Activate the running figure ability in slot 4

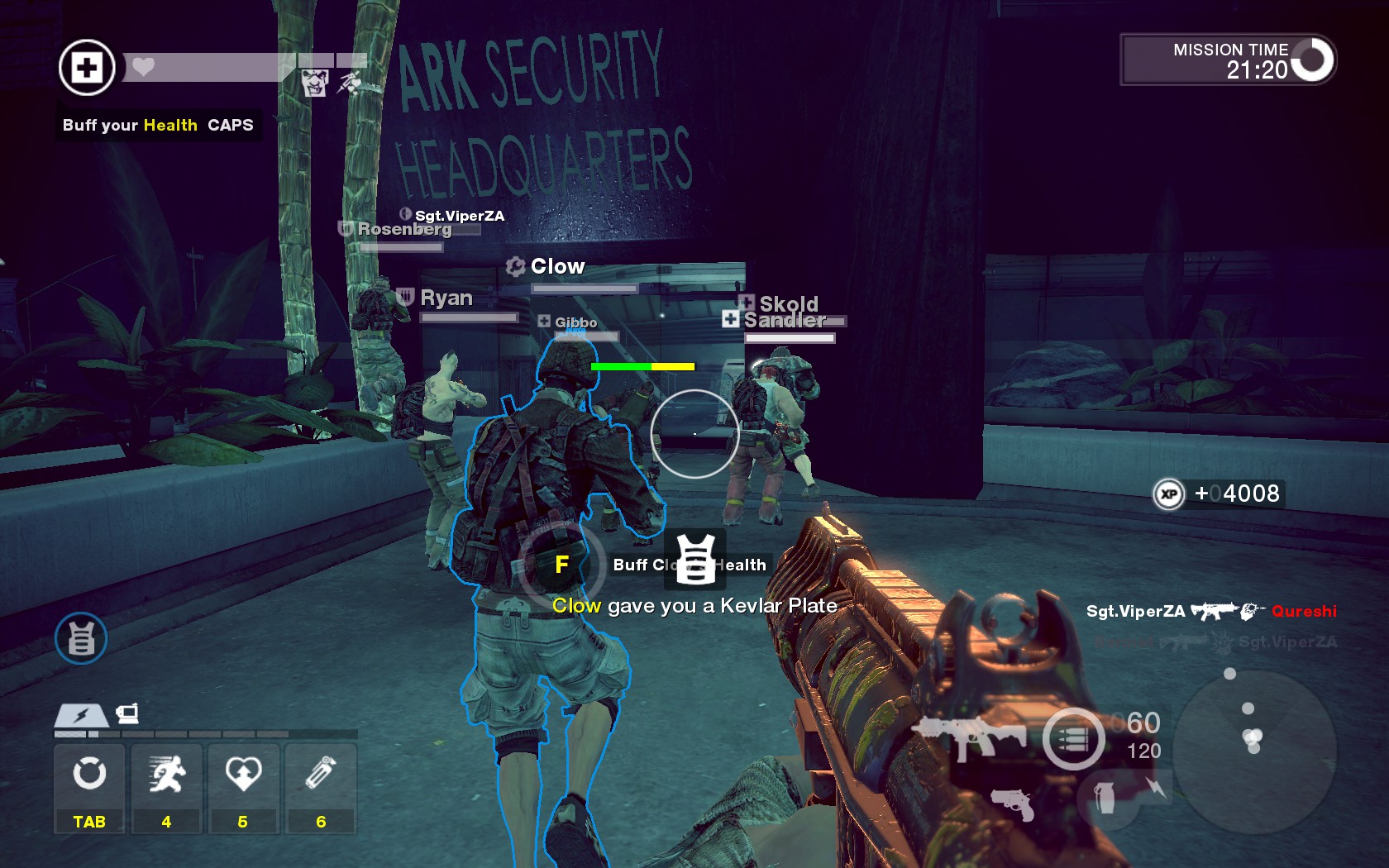coord(166,775)
